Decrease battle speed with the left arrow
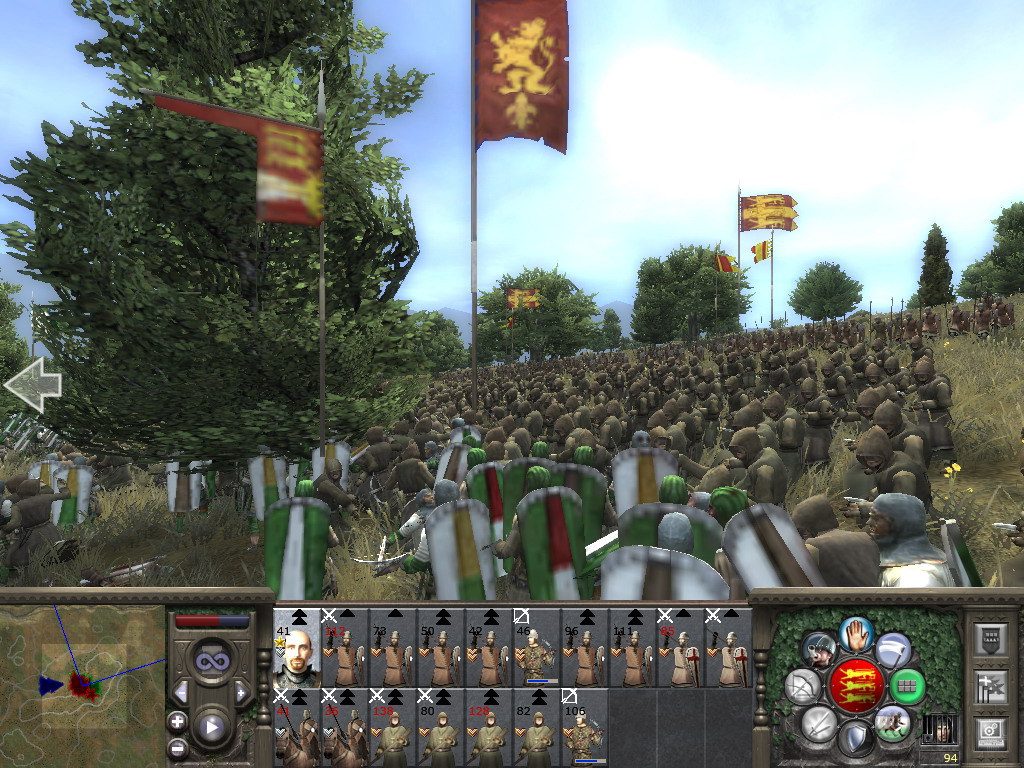Screen dimensions: 1024x768 [x=181, y=692]
